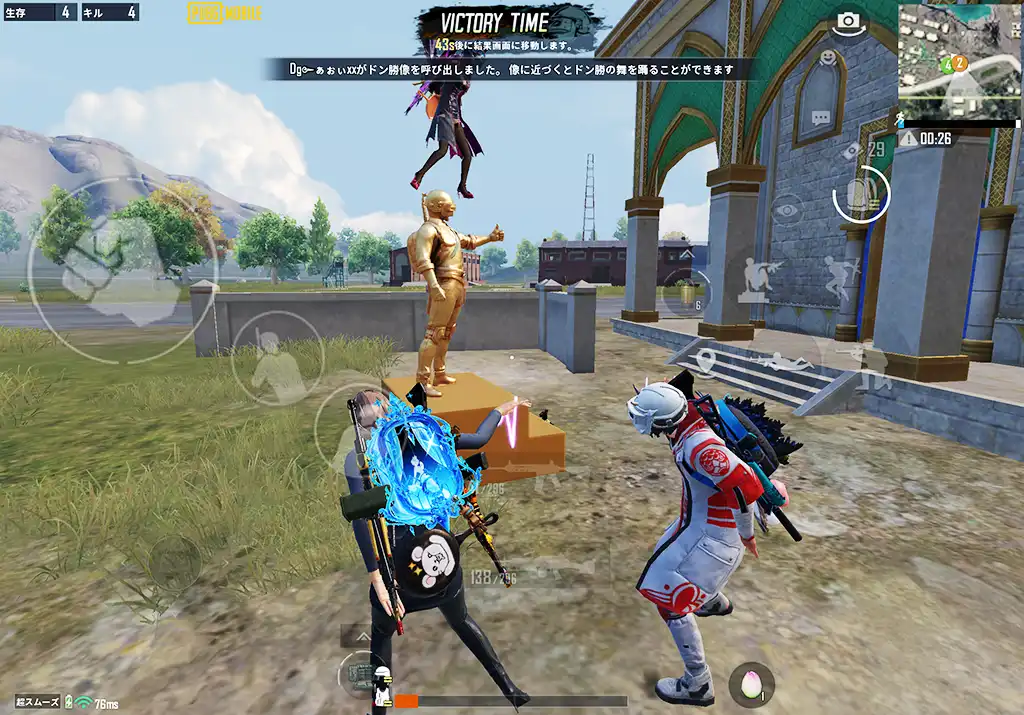Open the backpack inventory
Image resolution: width=1024 pixels, height=715 pixels.
[860, 193]
